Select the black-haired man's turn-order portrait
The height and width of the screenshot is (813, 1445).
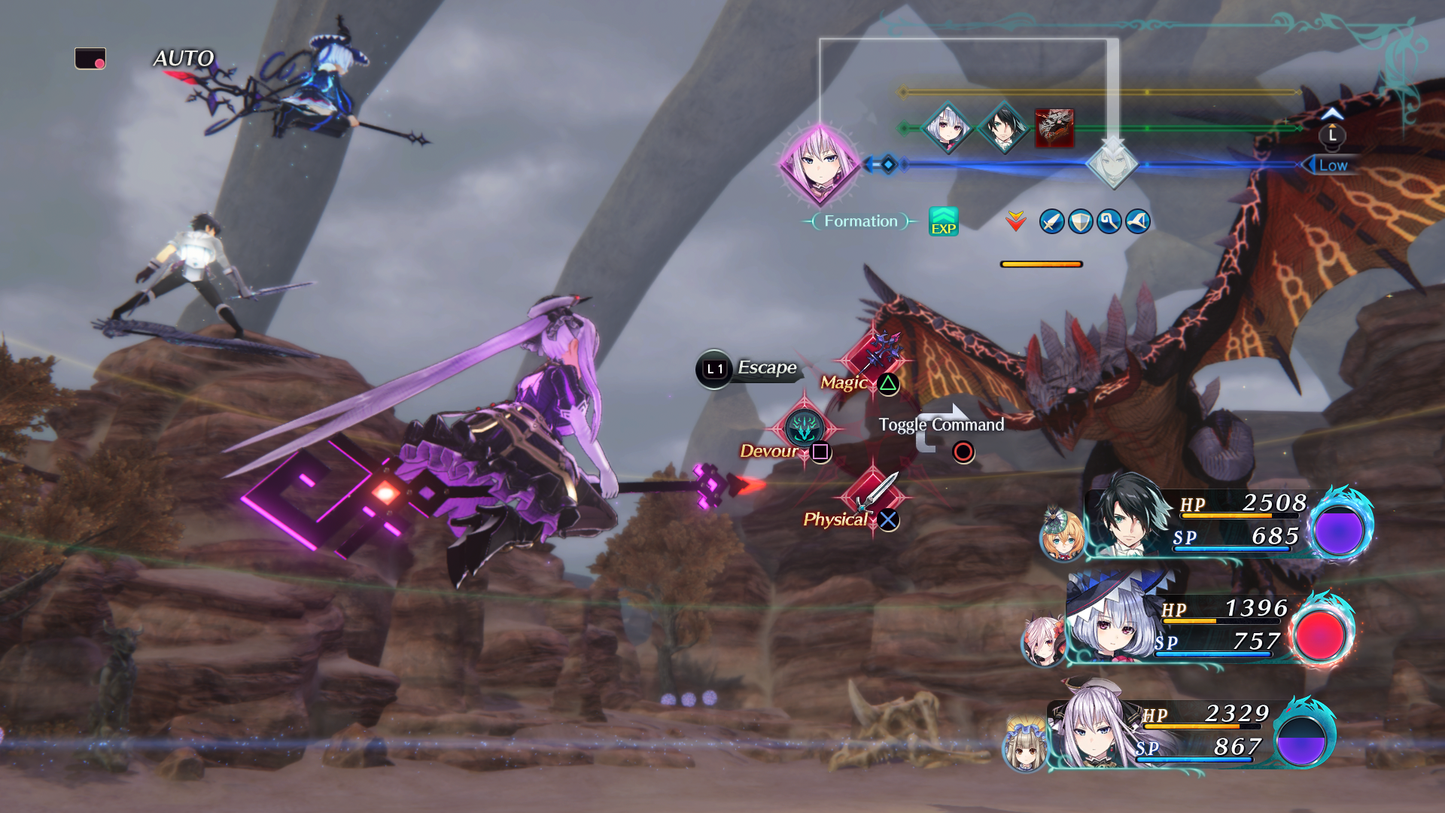tap(1001, 129)
